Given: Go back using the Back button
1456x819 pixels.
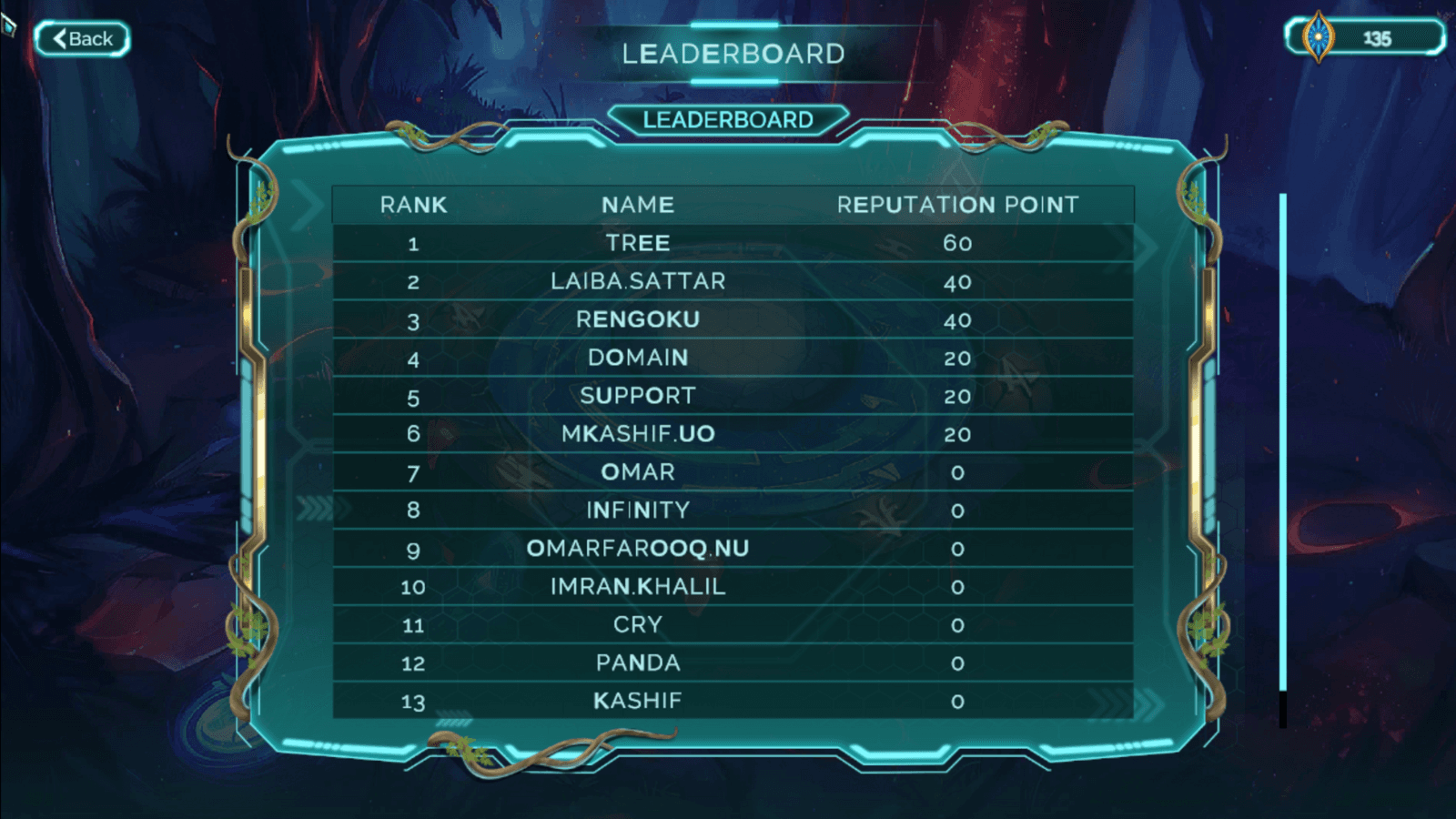Looking at the screenshot, I should coord(82,39).
